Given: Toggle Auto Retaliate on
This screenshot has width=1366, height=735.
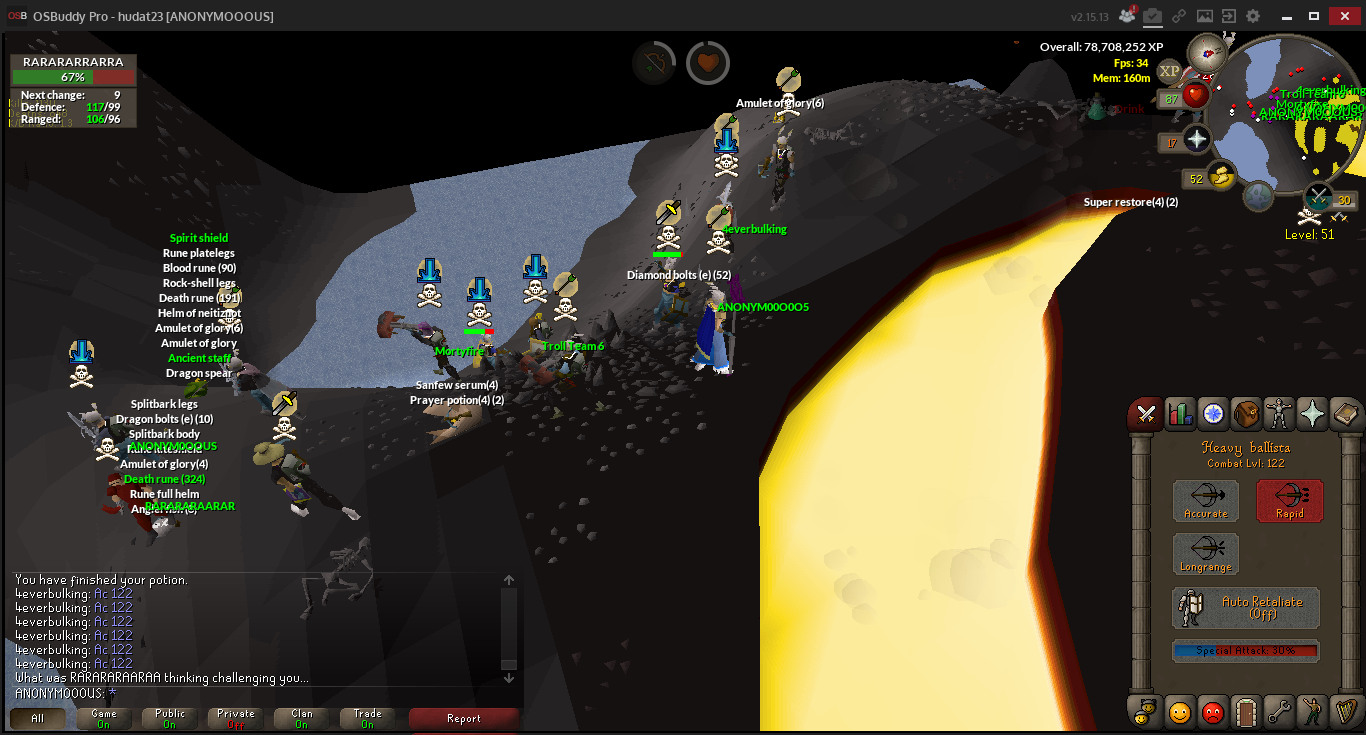Looking at the screenshot, I should coord(1246,608).
